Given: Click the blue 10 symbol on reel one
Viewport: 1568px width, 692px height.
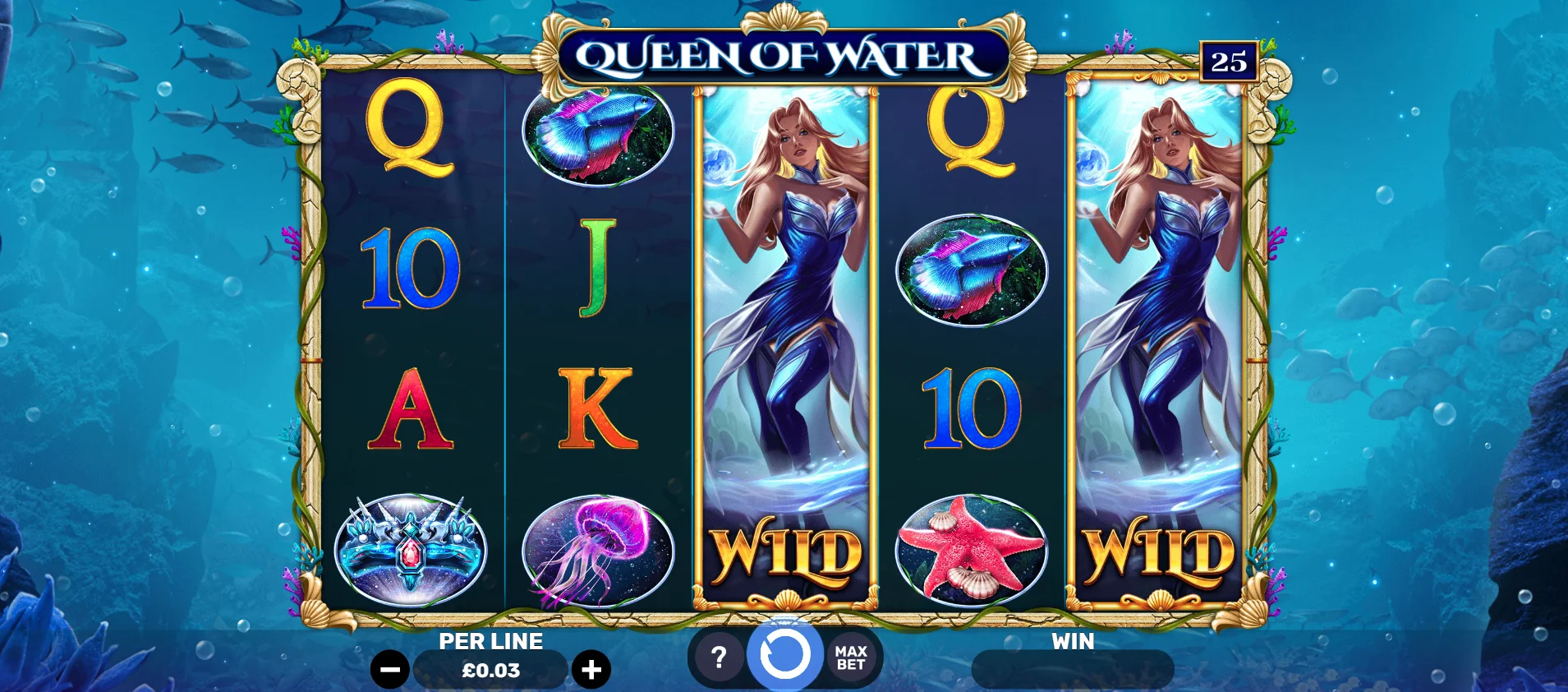Looking at the screenshot, I should (x=411, y=275).
